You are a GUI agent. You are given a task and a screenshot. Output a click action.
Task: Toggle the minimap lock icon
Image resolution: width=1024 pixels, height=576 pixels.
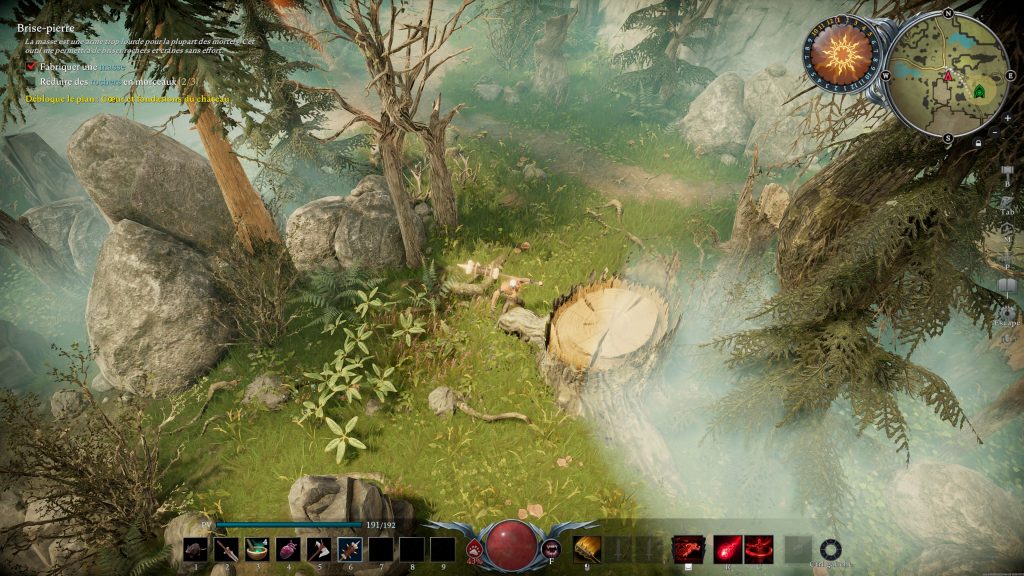click(x=977, y=143)
